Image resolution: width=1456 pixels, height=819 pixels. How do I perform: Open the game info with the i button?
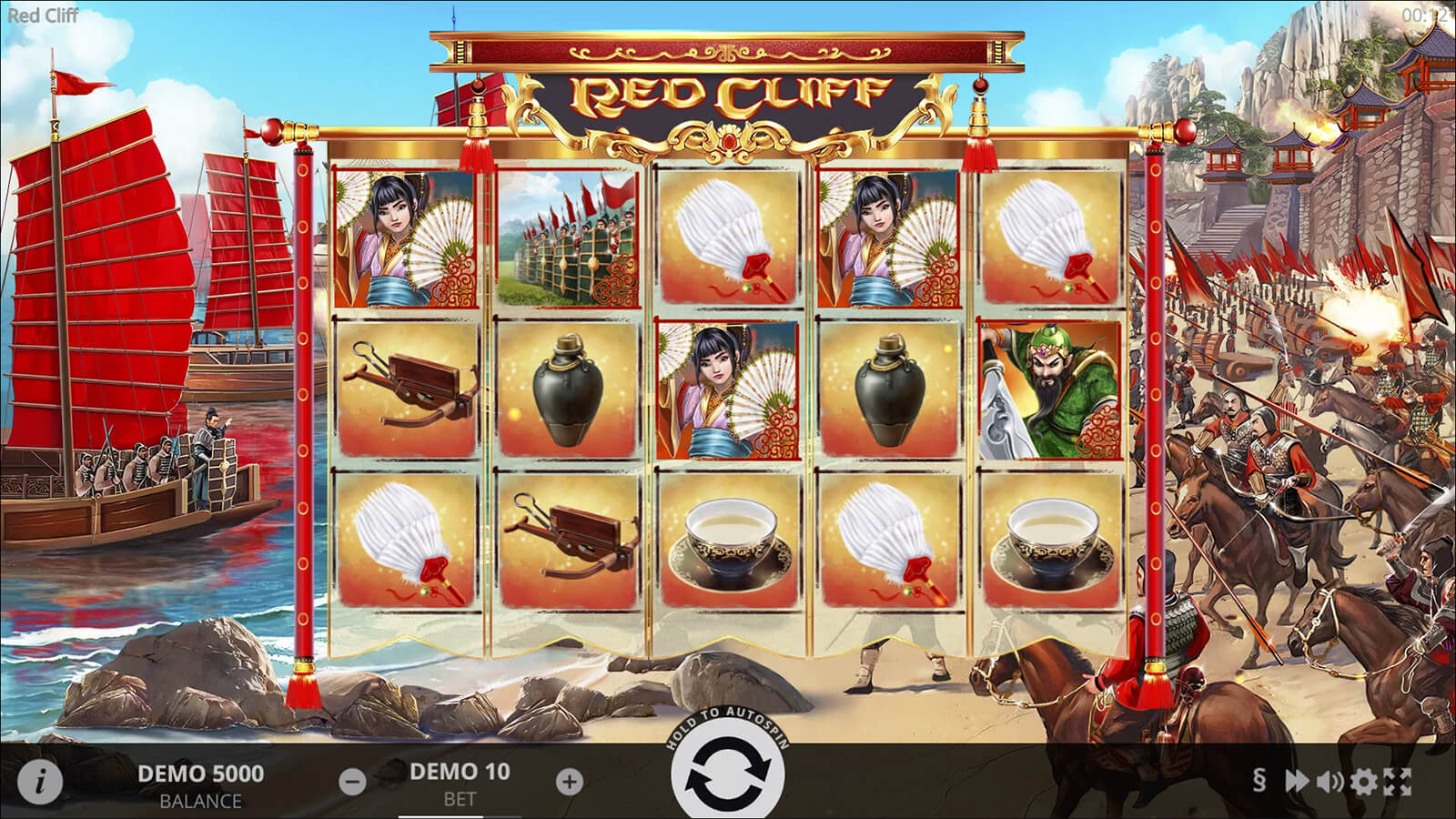tap(40, 781)
